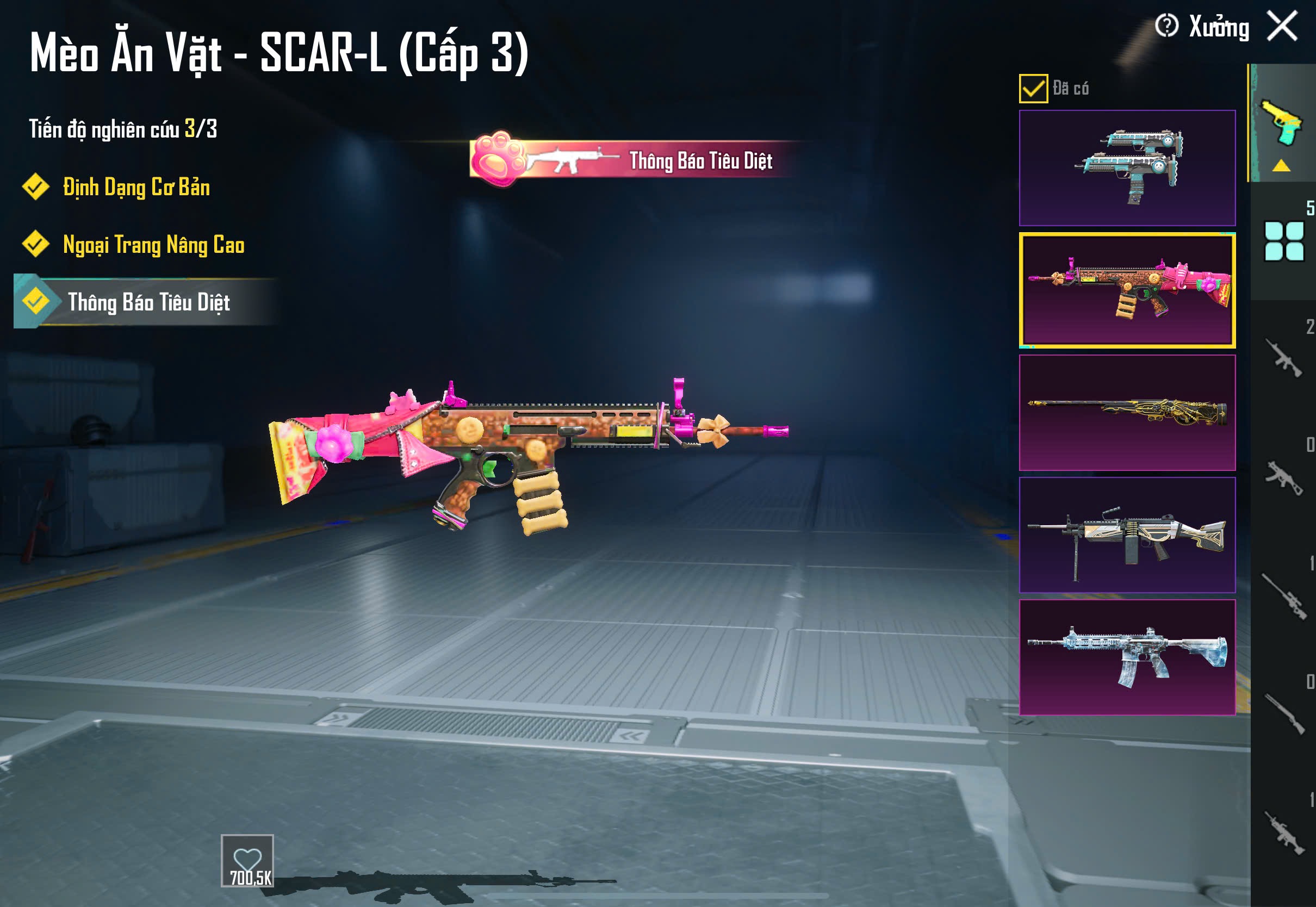Open the yellow-teal pistol category tab
Viewport: 1316px width, 907px height.
[1282, 123]
